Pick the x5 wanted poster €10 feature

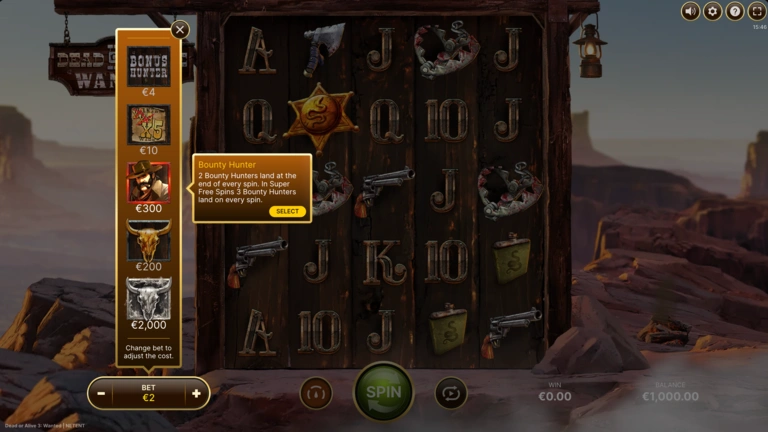(x=148, y=124)
